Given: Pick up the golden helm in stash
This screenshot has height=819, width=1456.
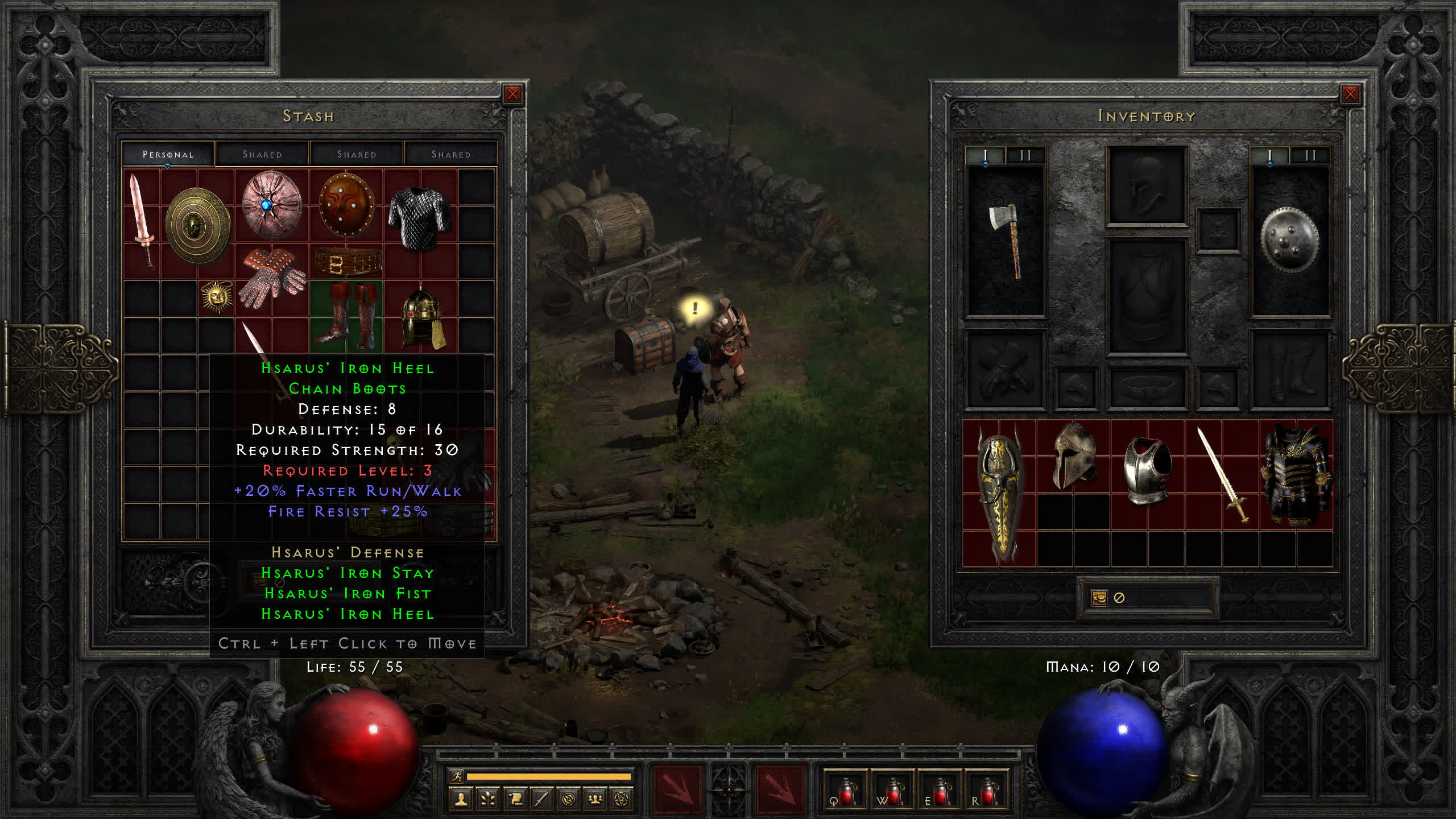Looking at the screenshot, I should click(x=421, y=316).
